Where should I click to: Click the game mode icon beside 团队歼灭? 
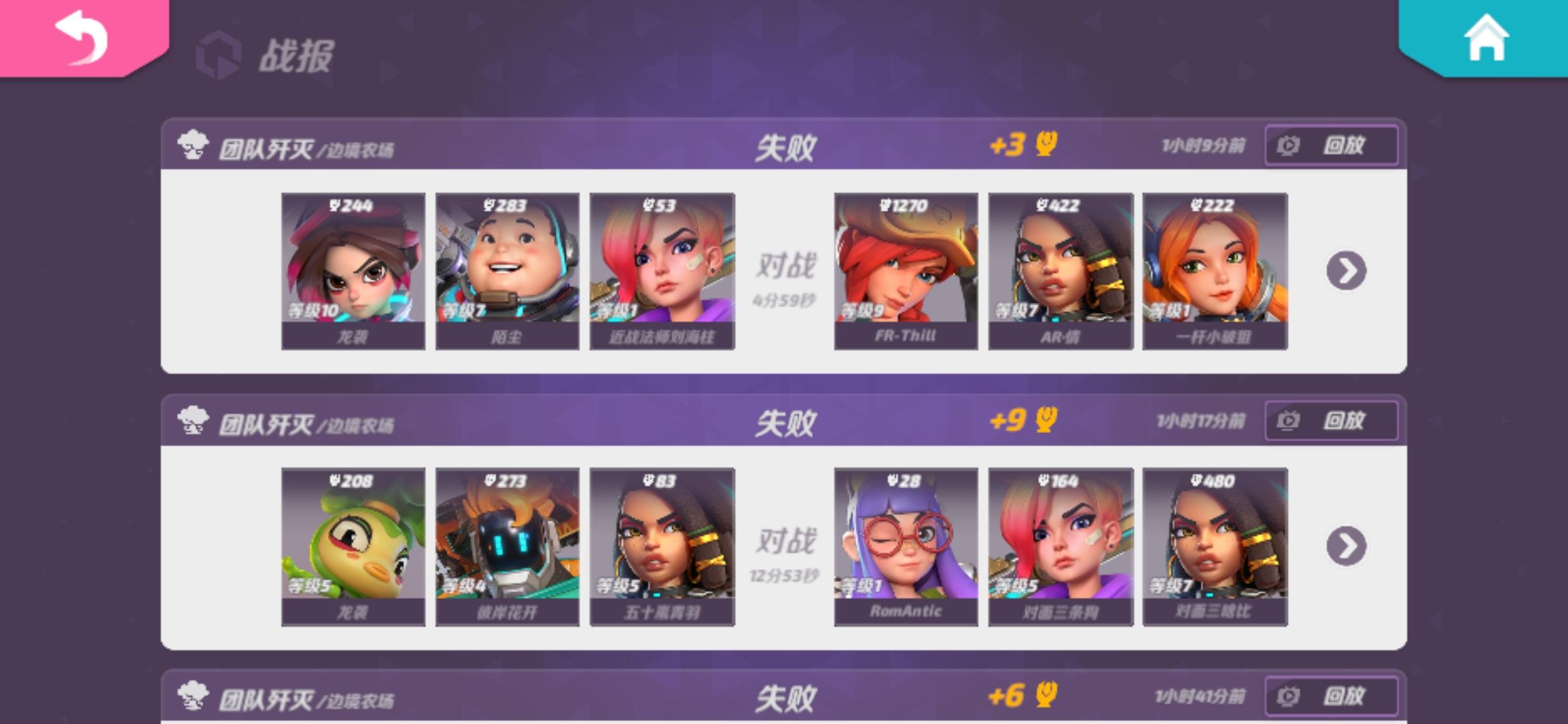pyautogui.click(x=193, y=143)
